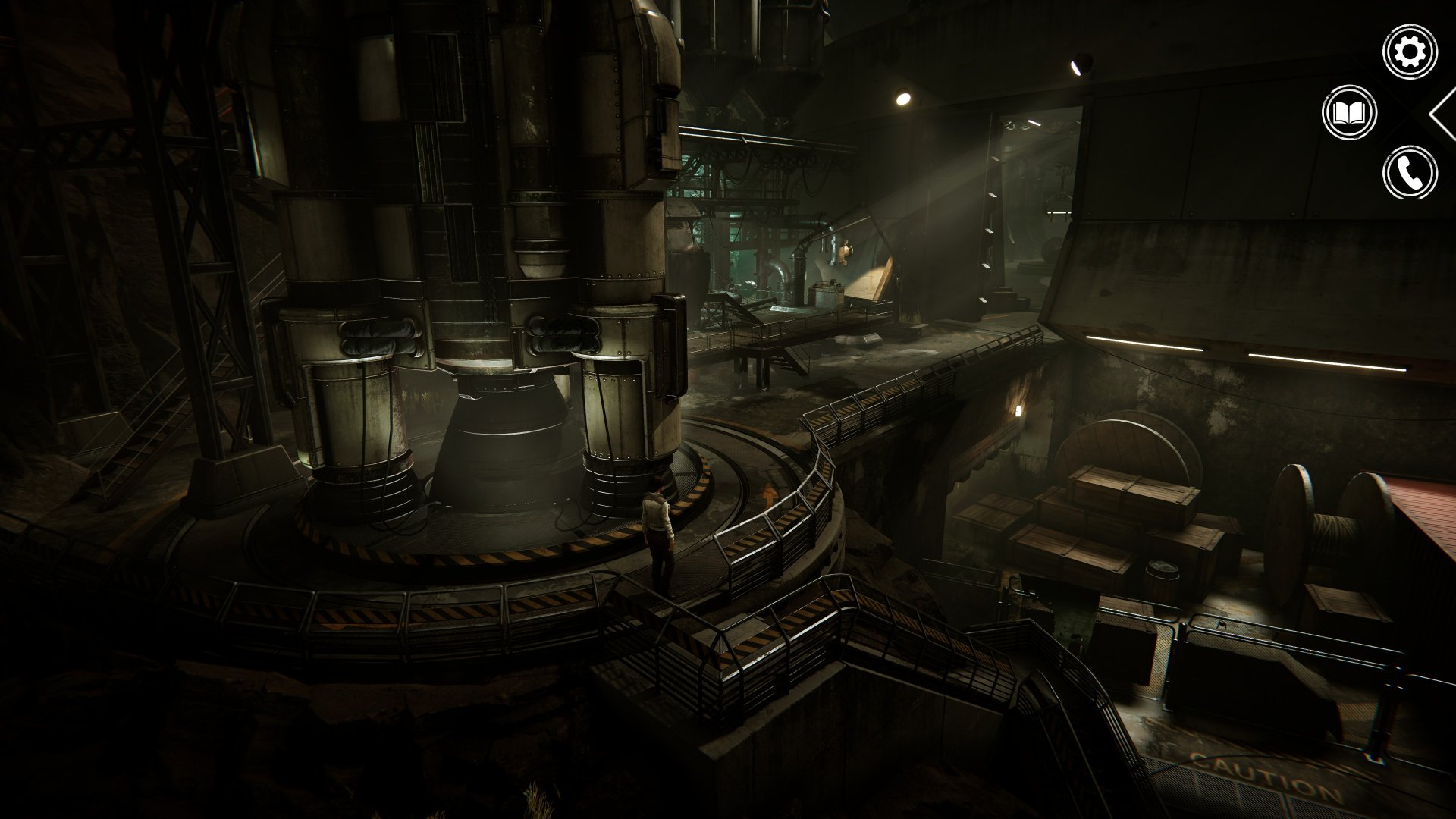1456x819 pixels.
Task: Open the gear settings menu
Action: pyautogui.click(x=1410, y=52)
